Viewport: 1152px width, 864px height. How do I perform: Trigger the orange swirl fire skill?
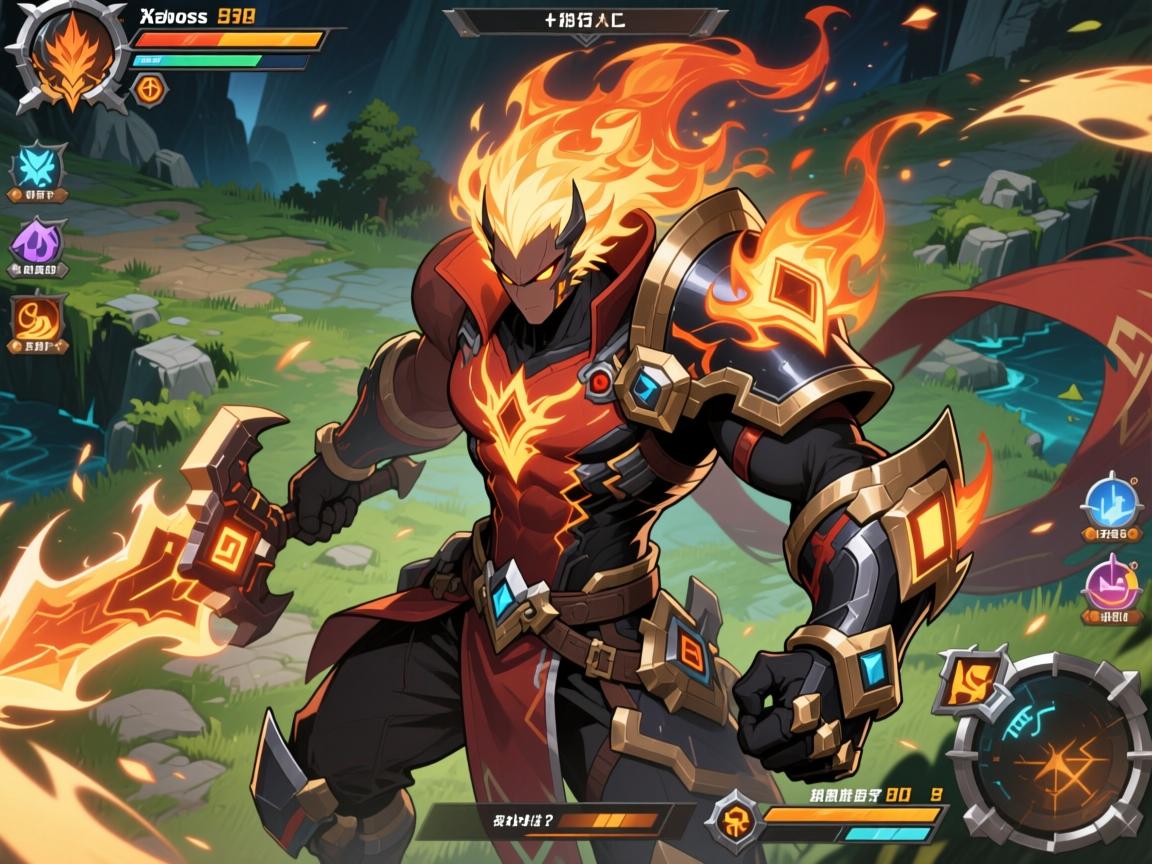point(38,319)
